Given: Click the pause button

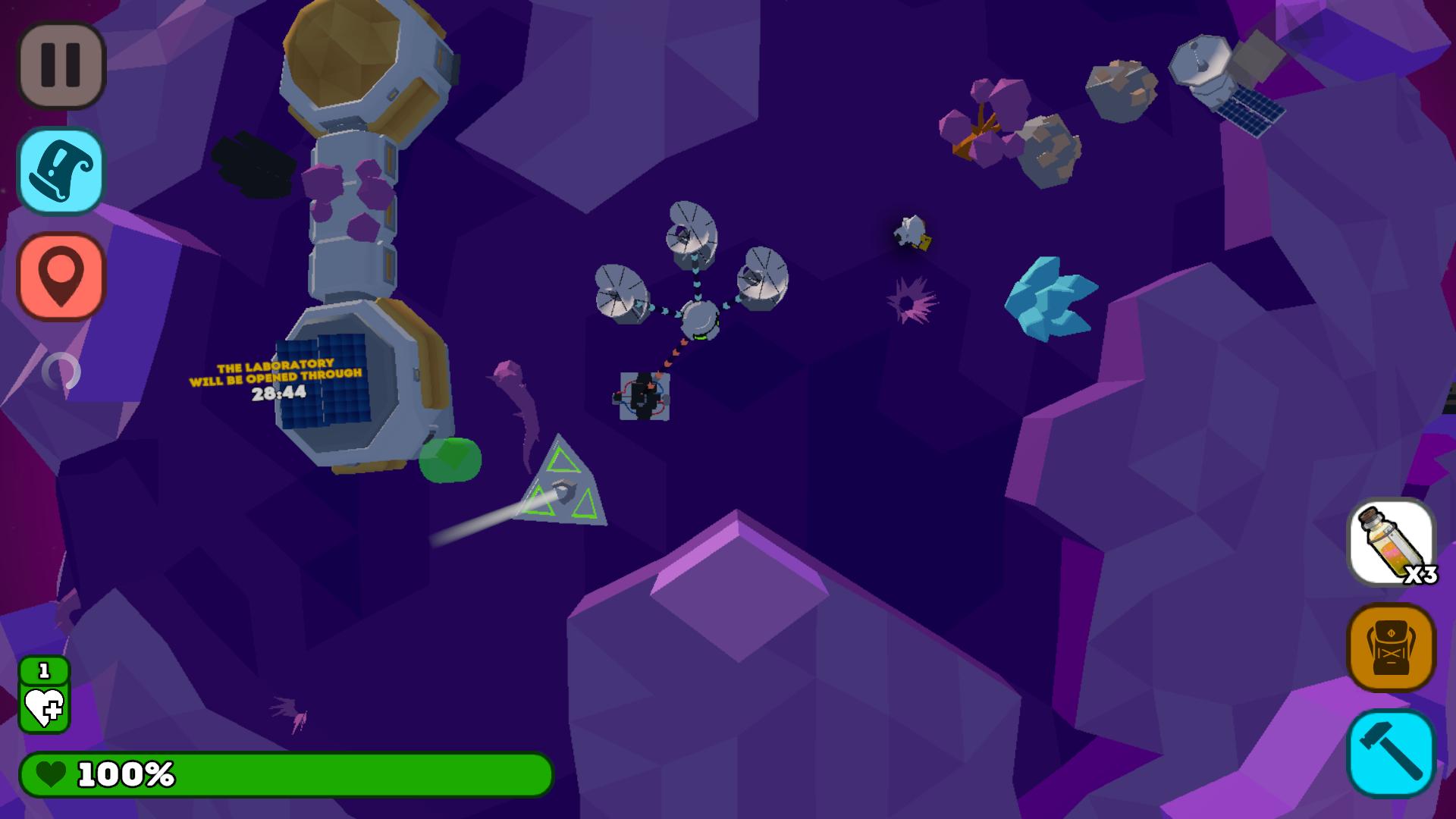Looking at the screenshot, I should [x=61, y=64].
